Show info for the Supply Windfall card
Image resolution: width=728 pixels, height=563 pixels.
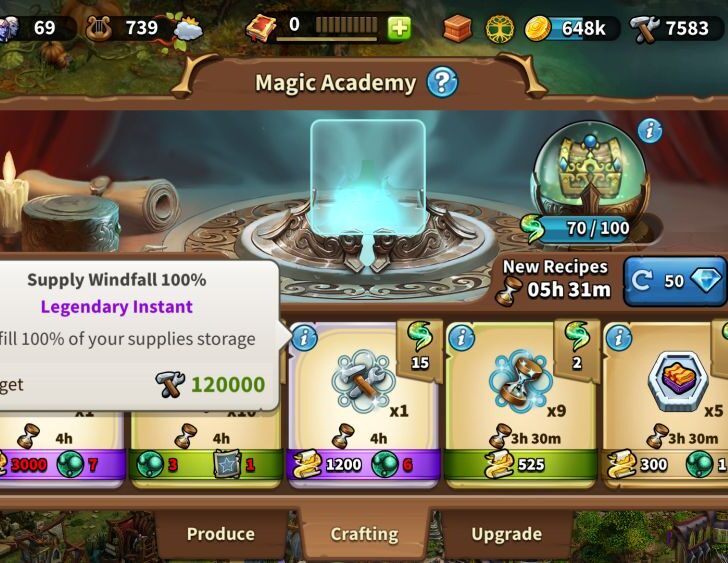pyautogui.click(x=303, y=338)
